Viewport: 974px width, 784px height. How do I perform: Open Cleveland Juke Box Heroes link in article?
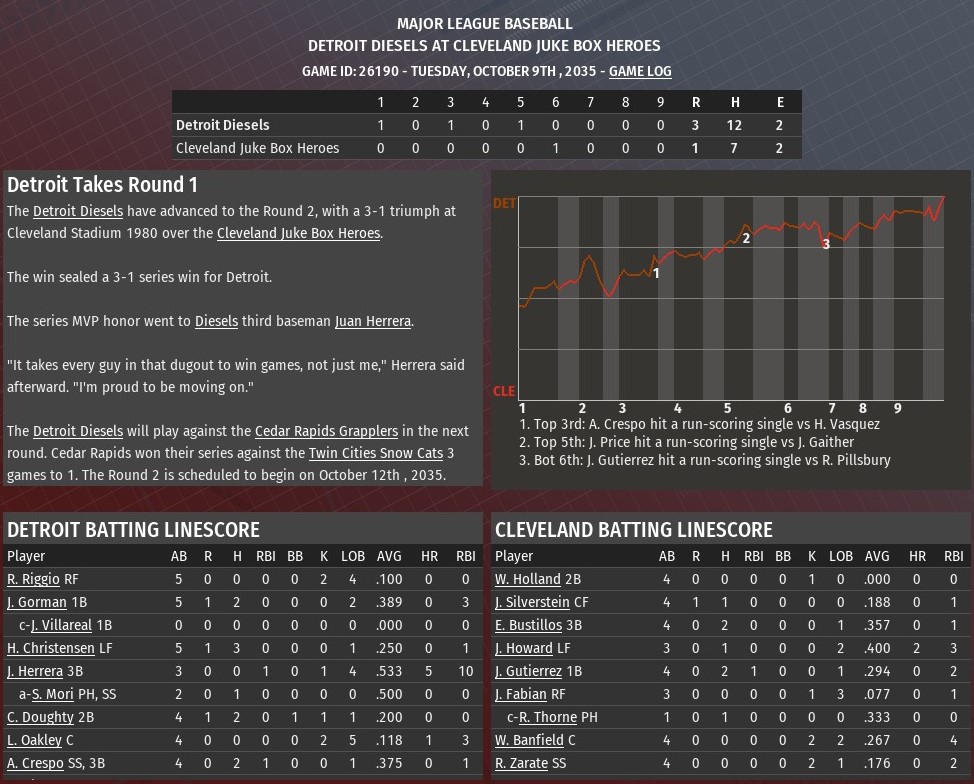pyautogui.click(x=298, y=233)
